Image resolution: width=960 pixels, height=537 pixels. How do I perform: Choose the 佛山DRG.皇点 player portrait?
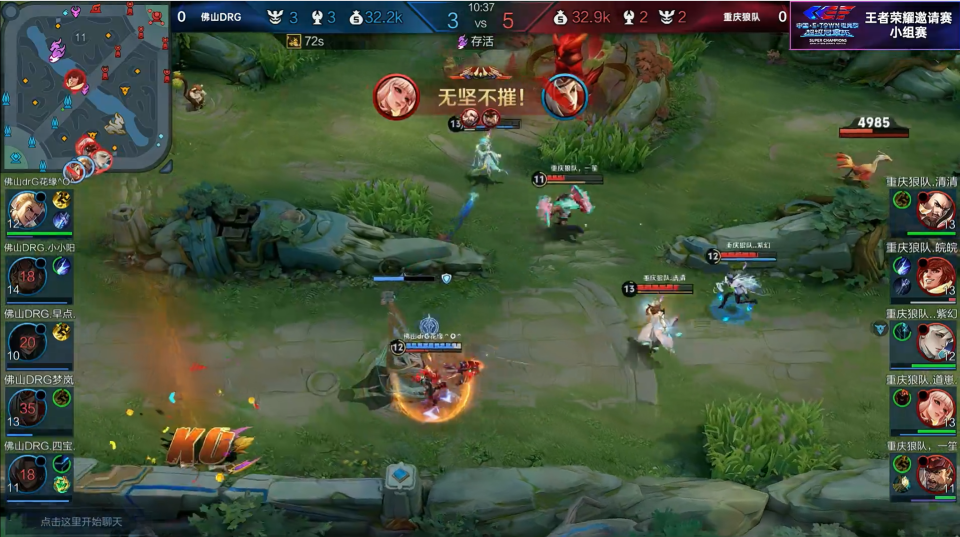(27, 342)
